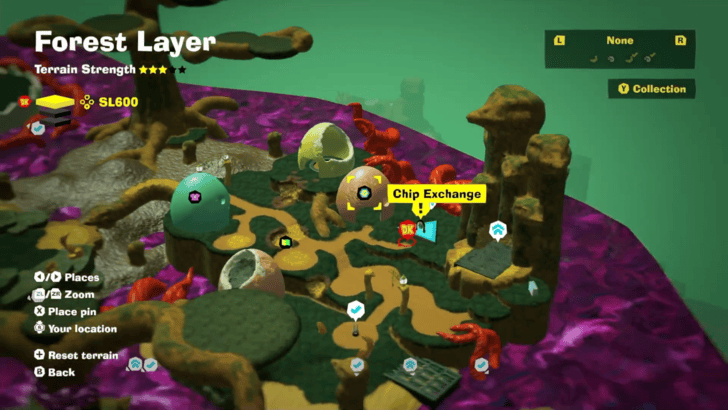Open the Collection screen
The height and width of the screenshot is (410, 728).
tap(652, 89)
